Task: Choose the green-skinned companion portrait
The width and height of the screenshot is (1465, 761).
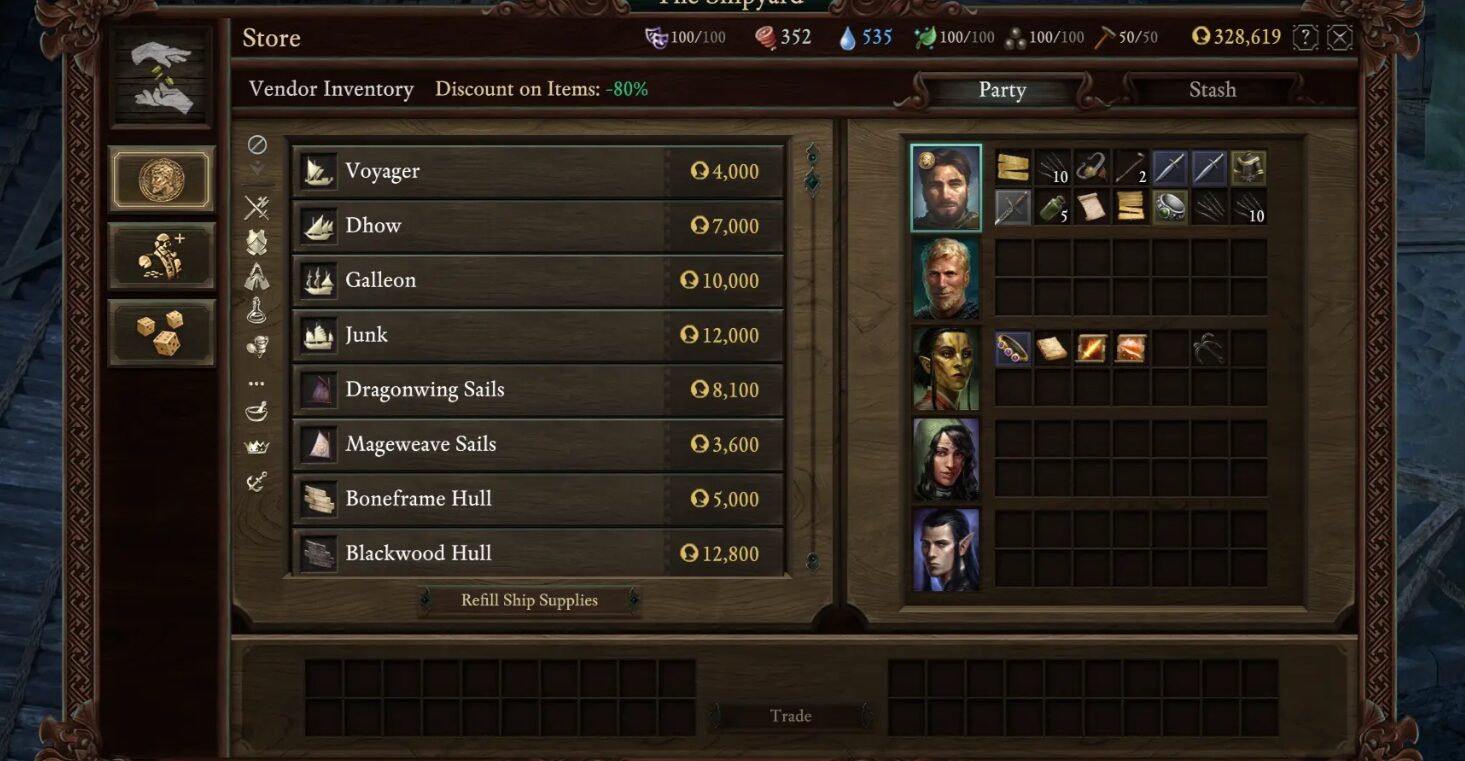Action: click(x=946, y=368)
